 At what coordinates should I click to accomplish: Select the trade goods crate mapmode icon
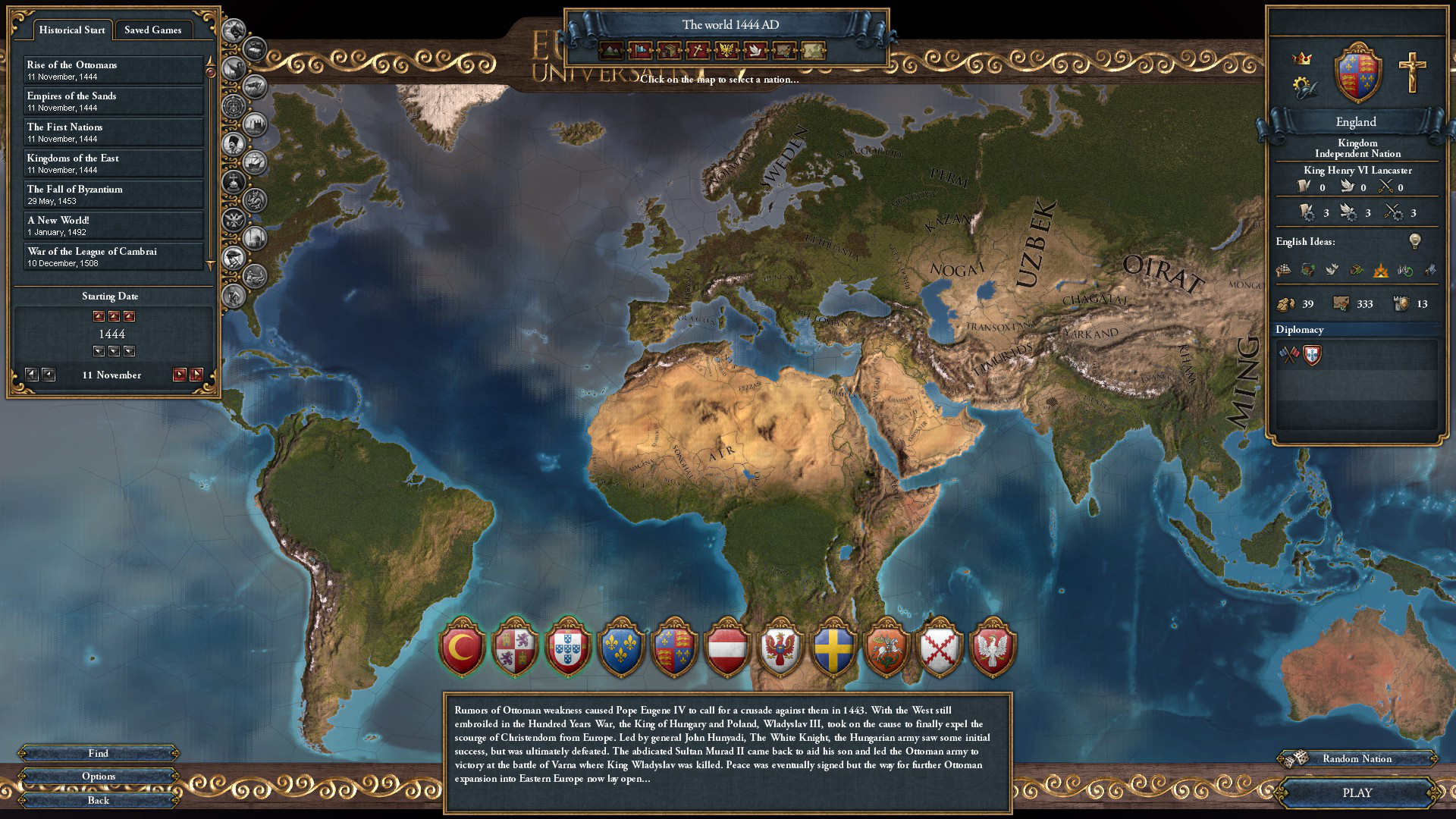coord(670,52)
